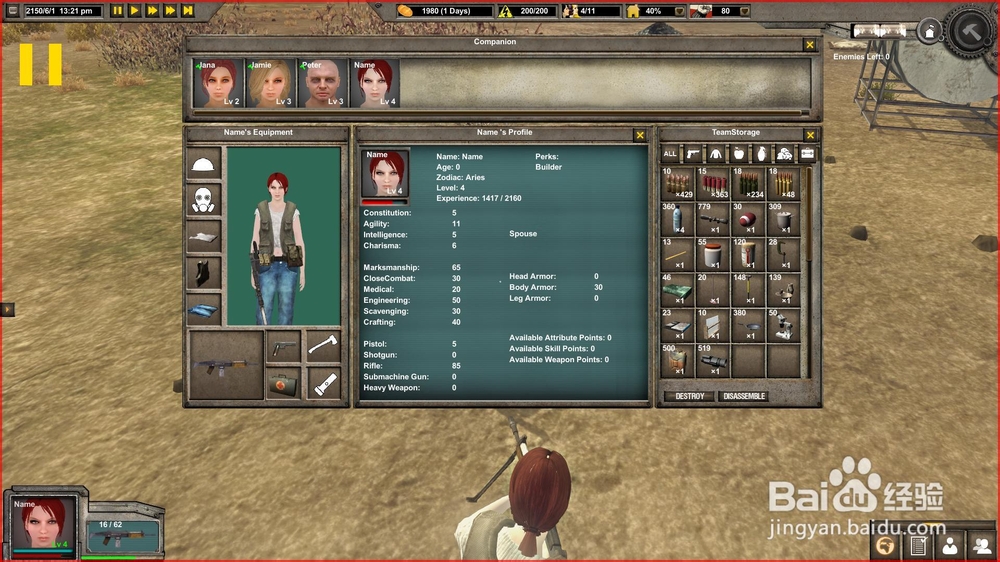Click the equipped assault rifle slot
Viewport: 1000px width, 562px height.
point(226,365)
